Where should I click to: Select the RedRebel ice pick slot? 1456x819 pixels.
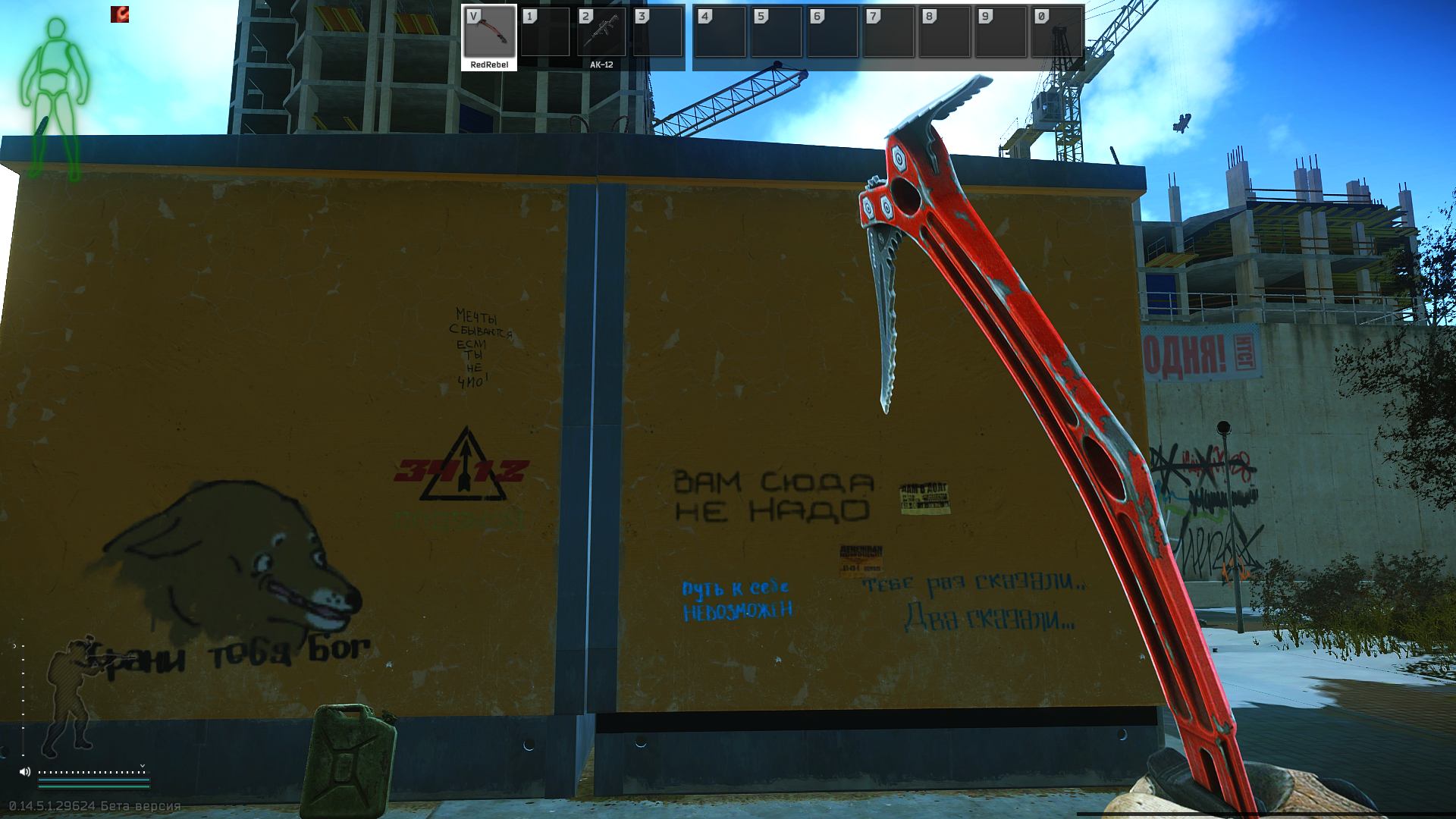tap(489, 36)
